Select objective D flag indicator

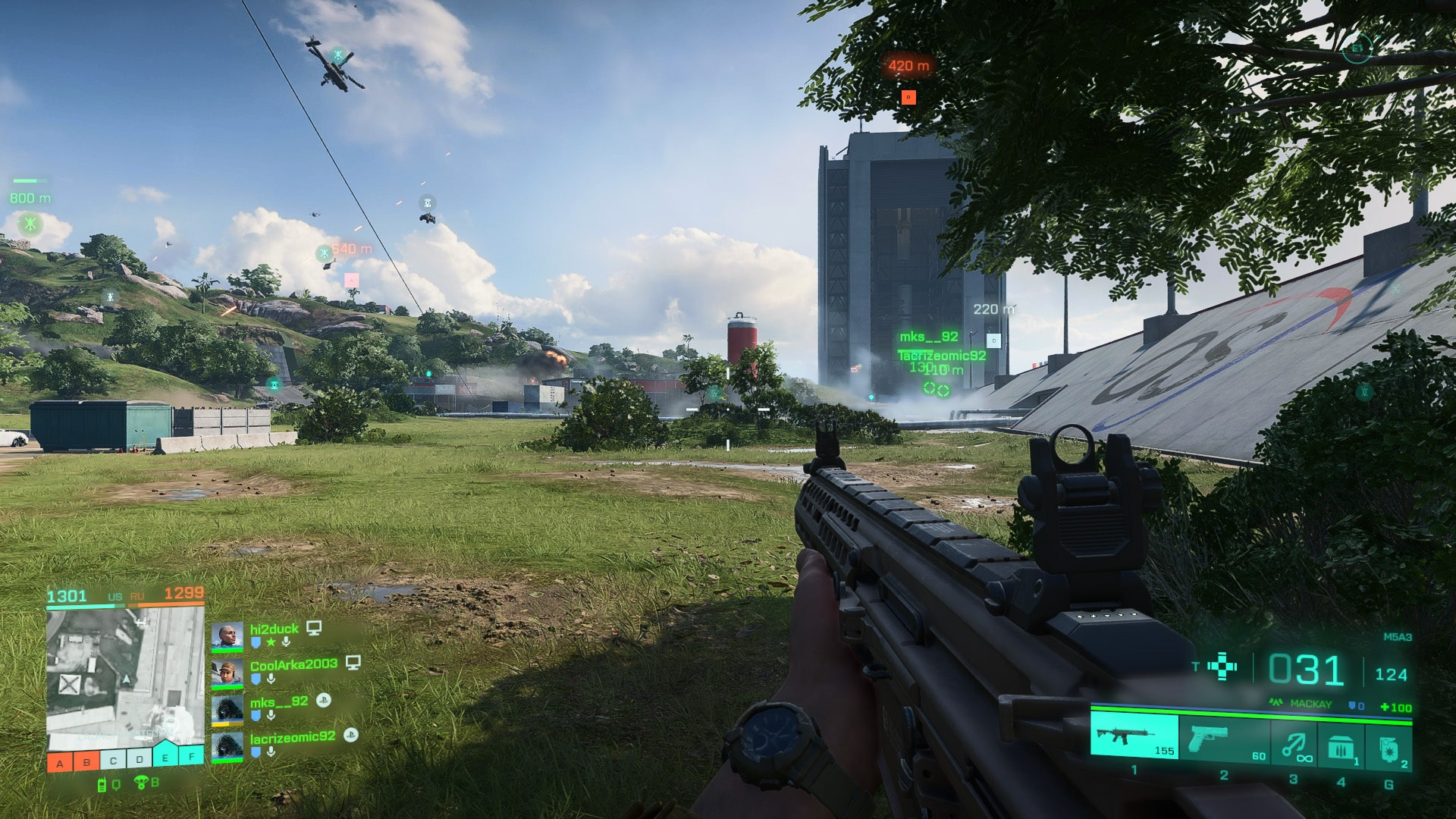[x=139, y=759]
